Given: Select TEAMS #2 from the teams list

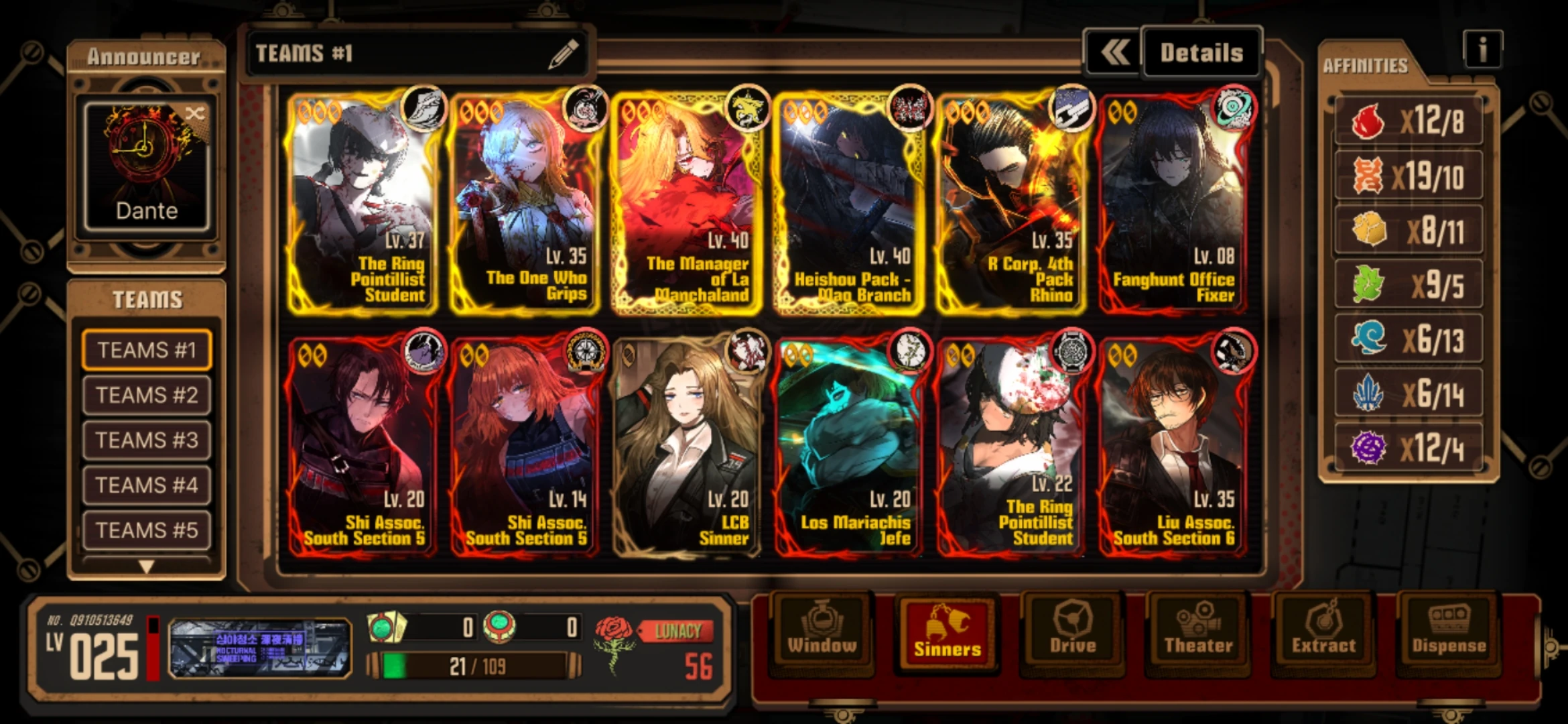Looking at the screenshot, I should click(146, 394).
